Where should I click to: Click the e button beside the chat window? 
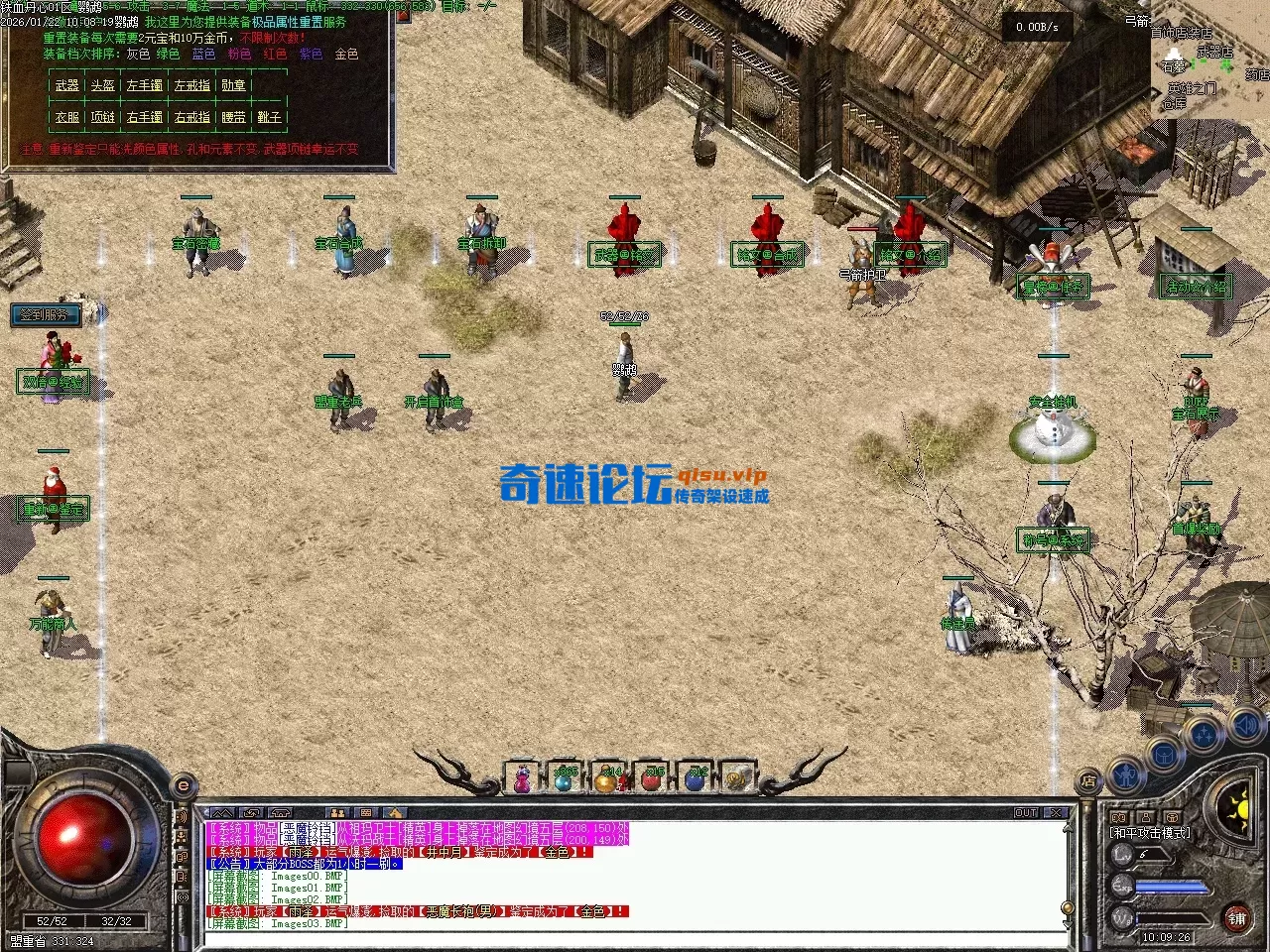pos(182,786)
